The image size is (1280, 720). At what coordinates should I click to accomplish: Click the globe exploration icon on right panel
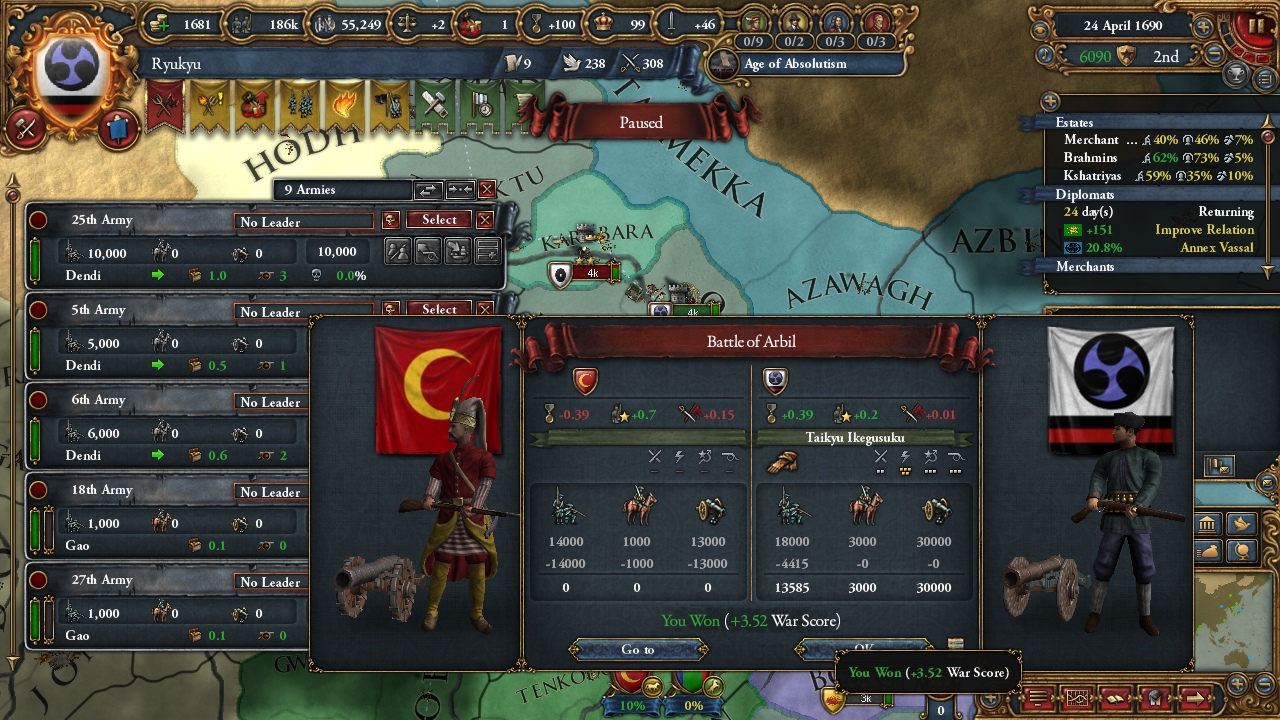click(x=1240, y=552)
